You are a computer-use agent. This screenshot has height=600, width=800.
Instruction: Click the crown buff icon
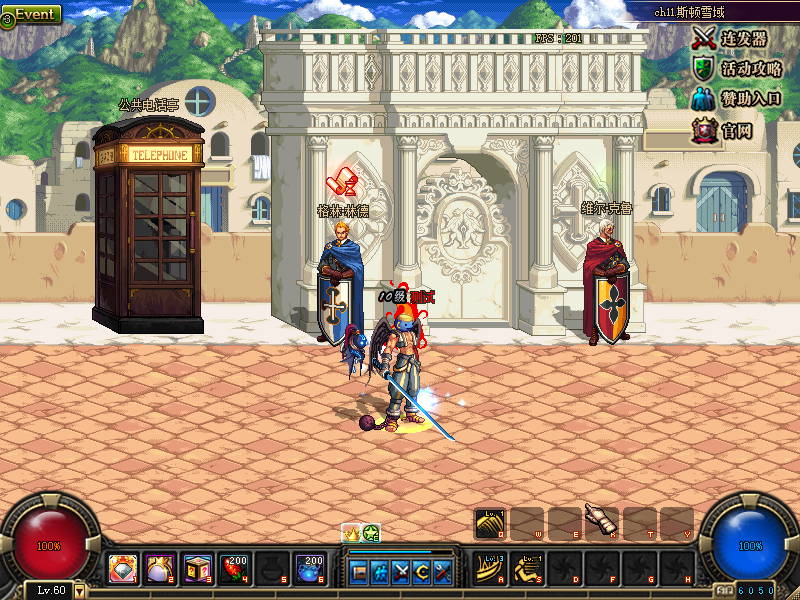click(351, 533)
